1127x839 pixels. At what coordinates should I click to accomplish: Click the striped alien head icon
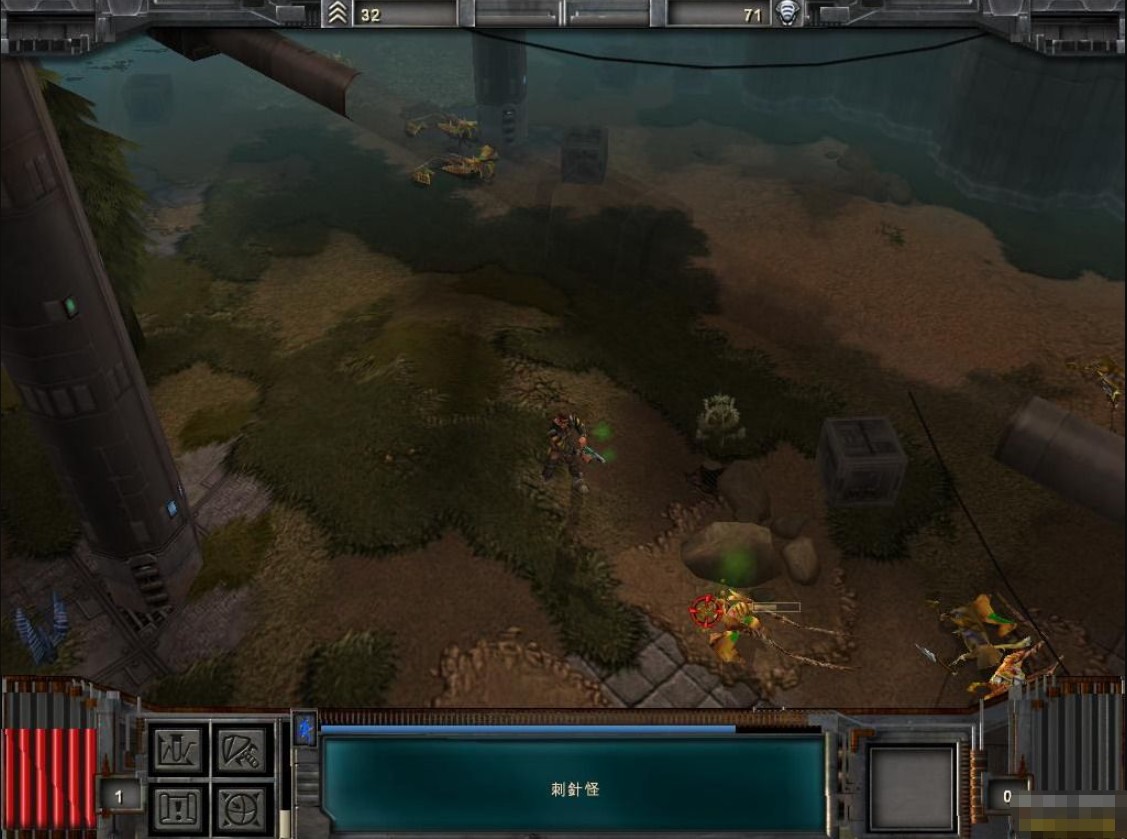pos(788,14)
